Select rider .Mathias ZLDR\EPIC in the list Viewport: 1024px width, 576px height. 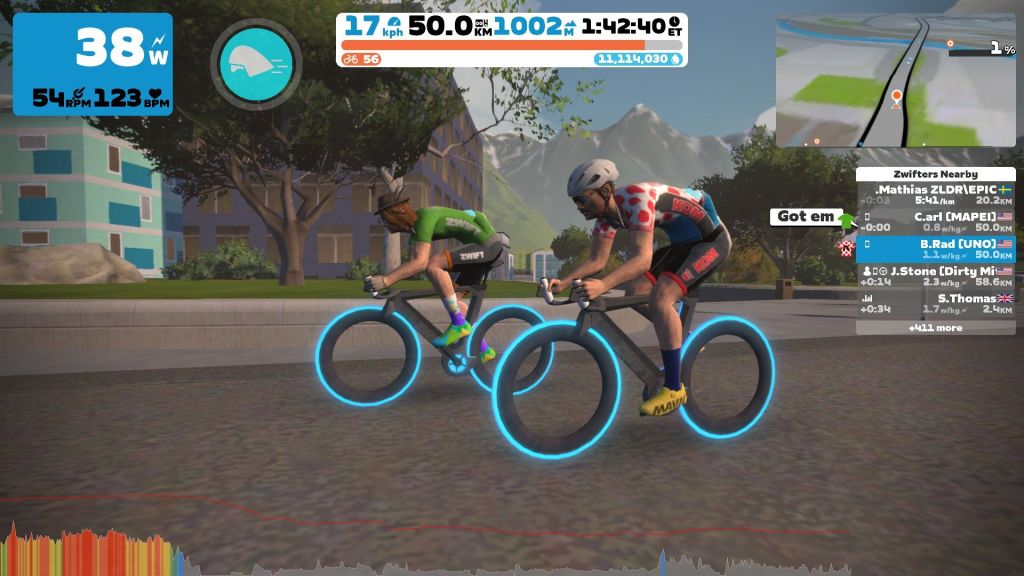tap(935, 194)
